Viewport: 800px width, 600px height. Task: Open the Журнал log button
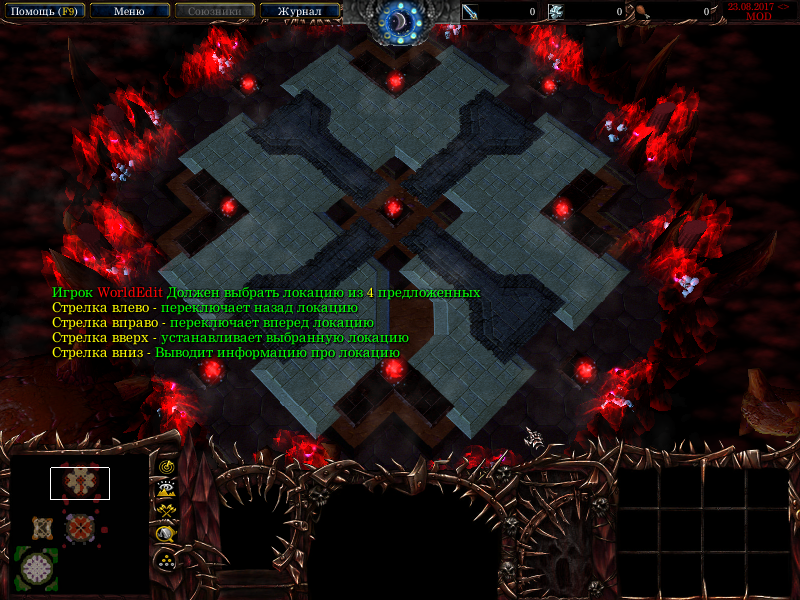click(299, 11)
